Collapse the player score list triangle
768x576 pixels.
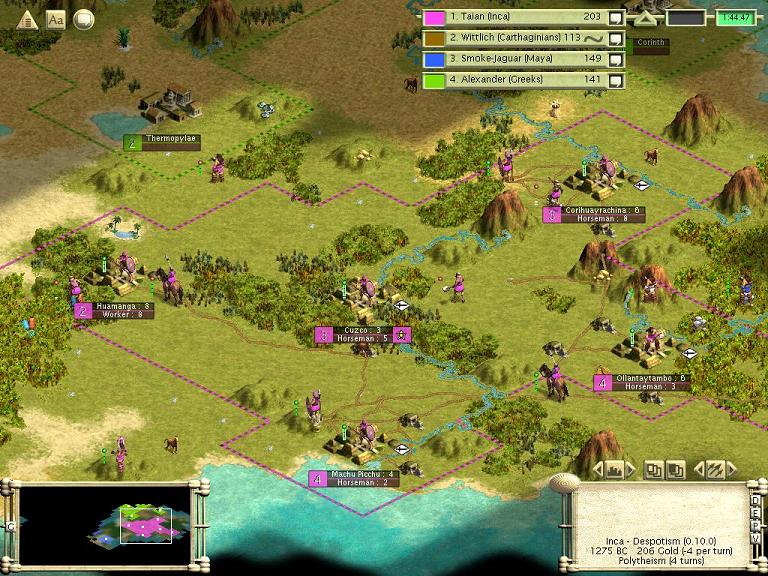[x=645, y=18]
